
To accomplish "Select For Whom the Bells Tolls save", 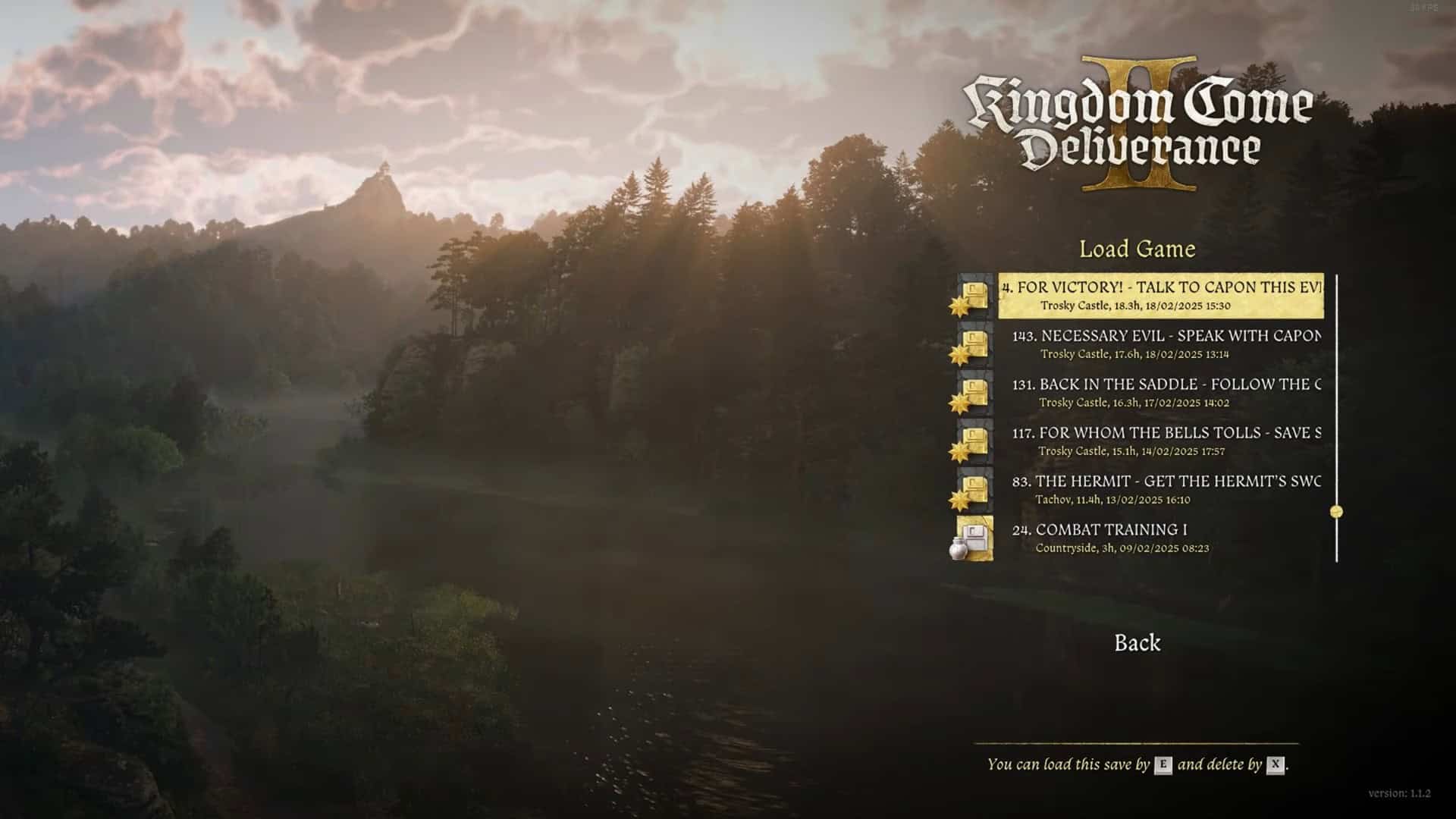I will click(1165, 441).
